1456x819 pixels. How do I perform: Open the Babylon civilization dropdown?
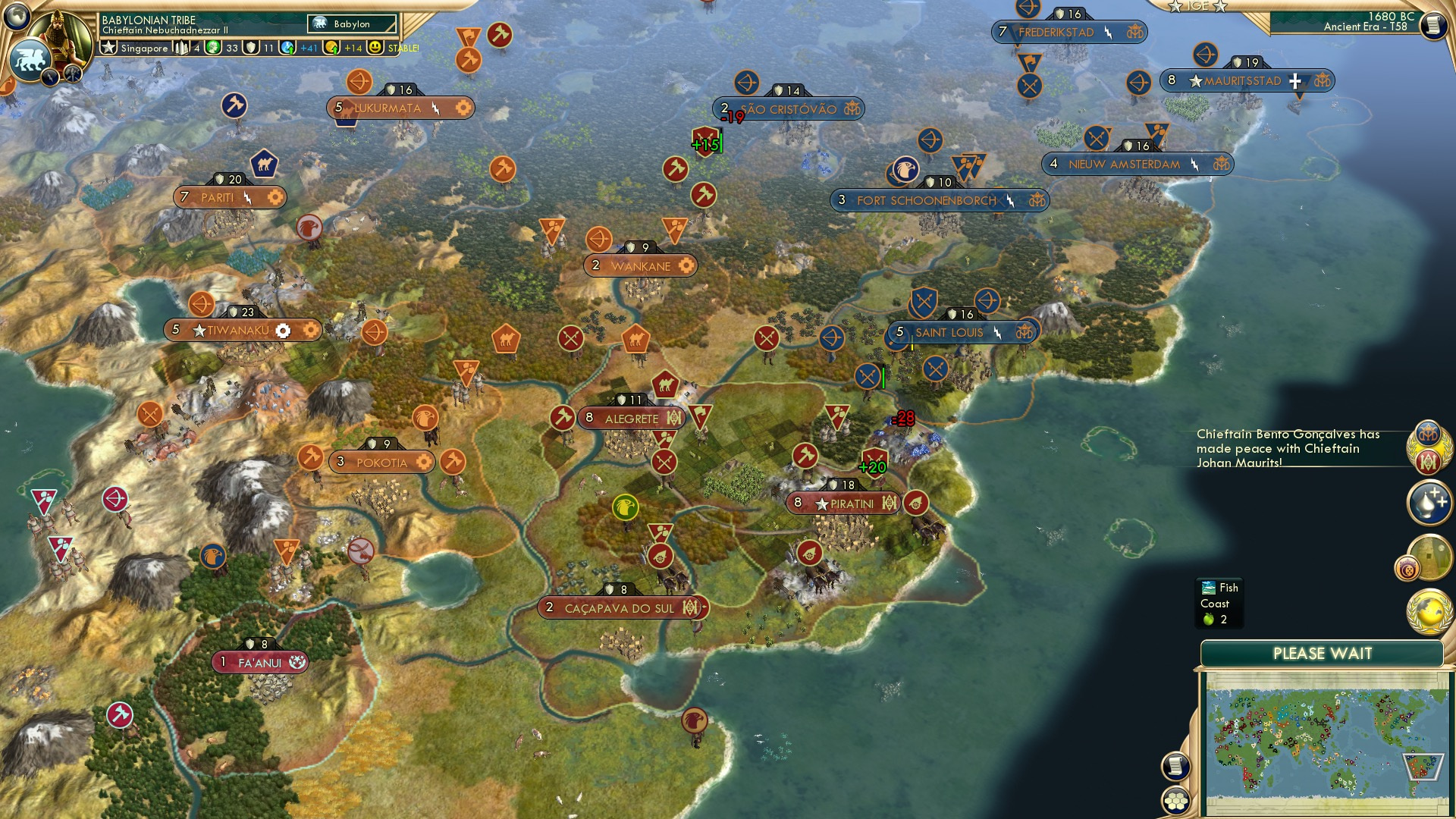350,24
